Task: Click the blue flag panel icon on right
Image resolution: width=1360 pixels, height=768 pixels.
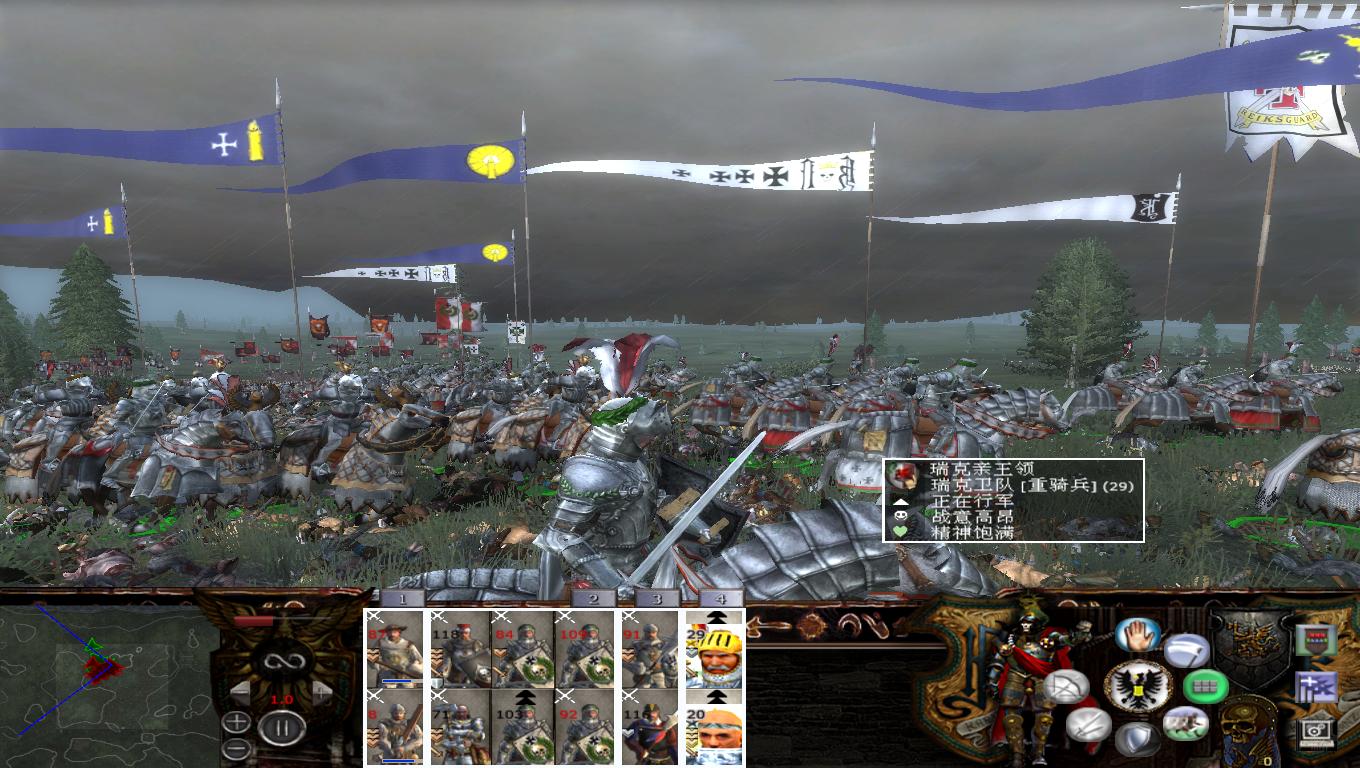Action: click(x=1316, y=687)
